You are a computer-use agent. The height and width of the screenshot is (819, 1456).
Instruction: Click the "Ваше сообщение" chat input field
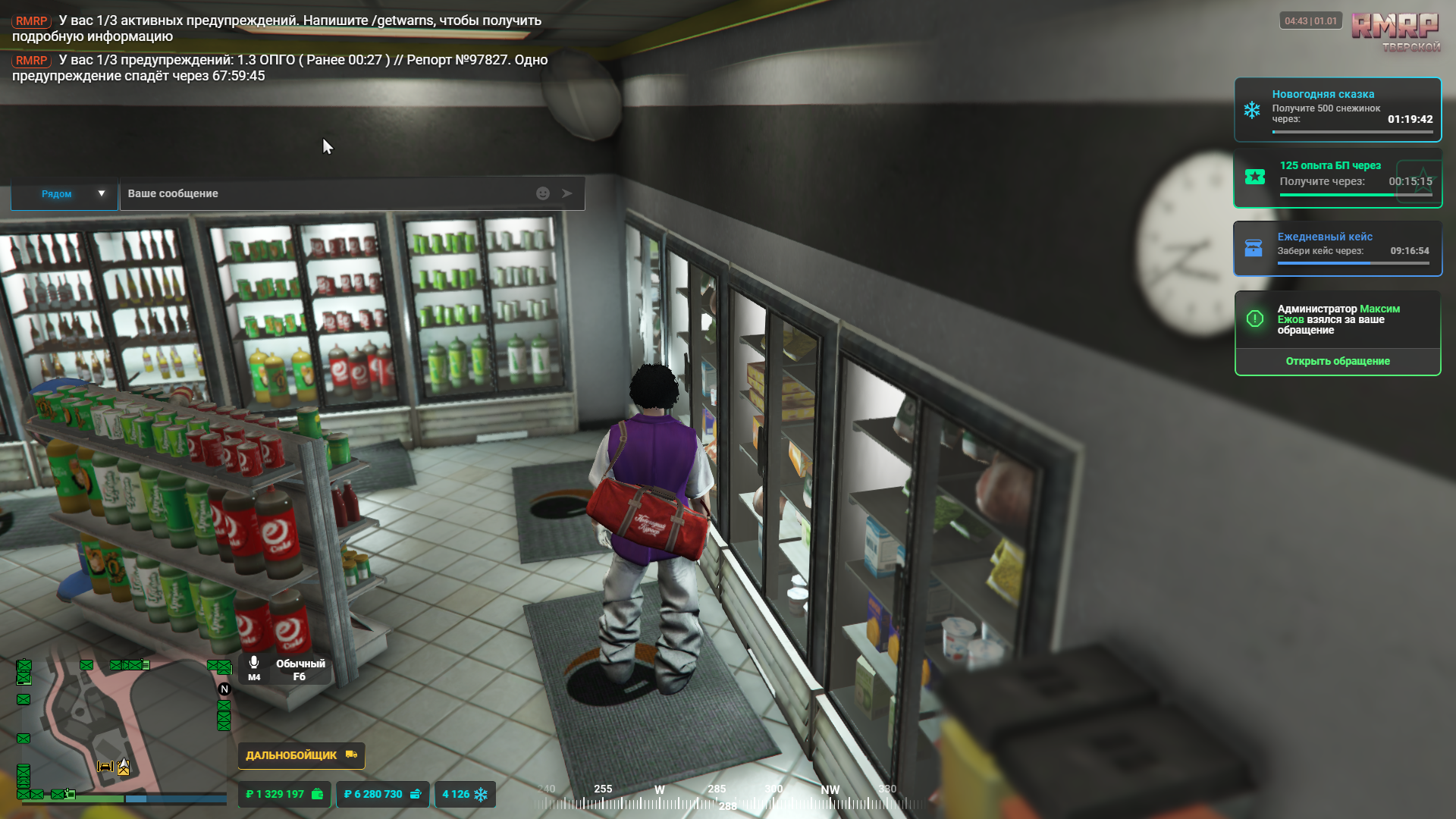[x=326, y=194]
